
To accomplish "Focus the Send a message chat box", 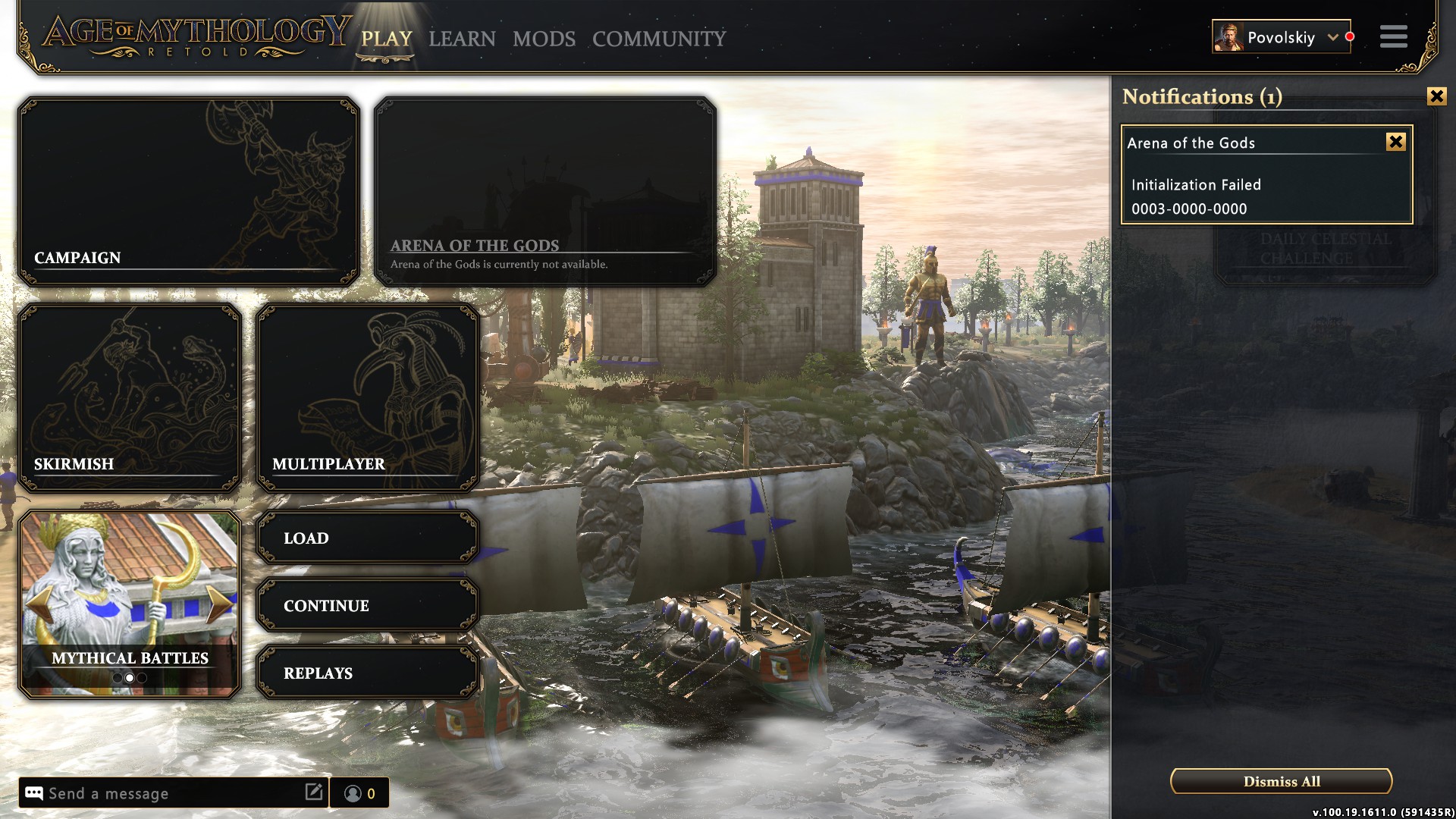I will click(173, 793).
